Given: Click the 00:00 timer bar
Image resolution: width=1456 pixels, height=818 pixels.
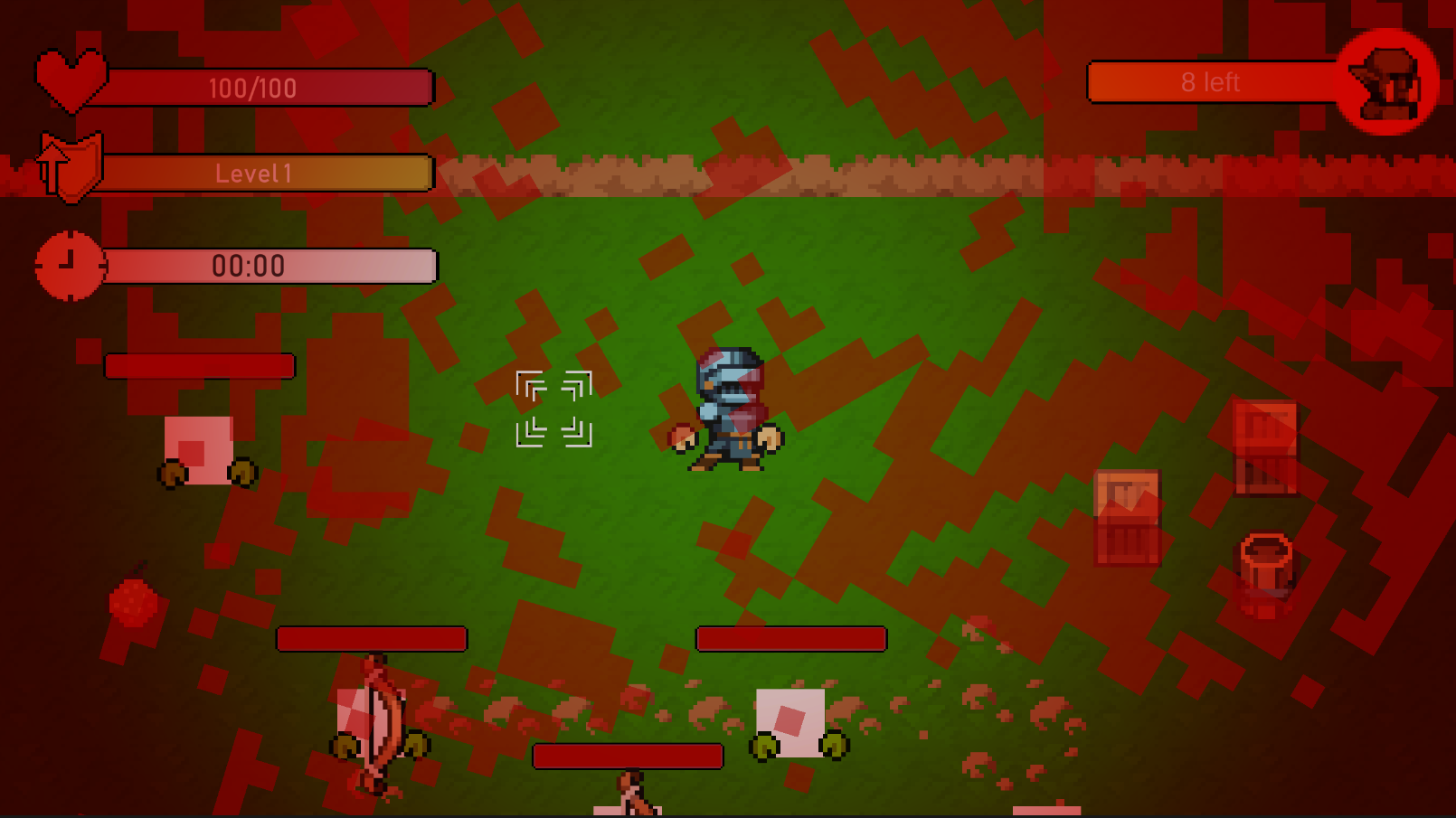Looking at the screenshot, I should (267, 265).
